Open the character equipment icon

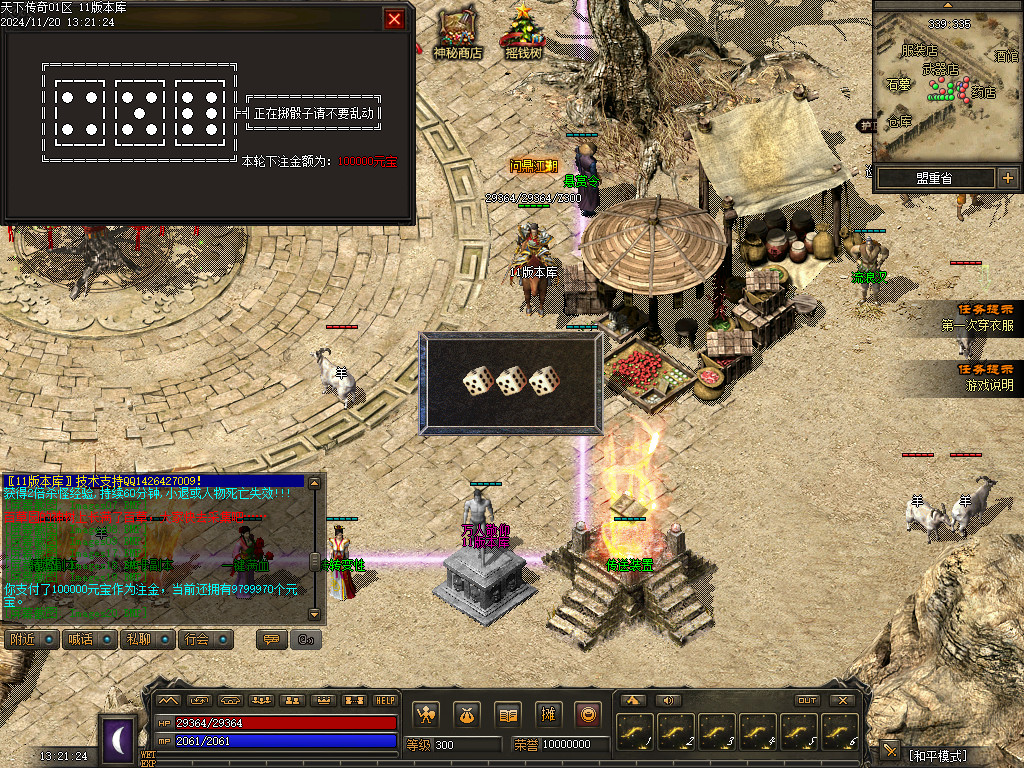pos(427,714)
